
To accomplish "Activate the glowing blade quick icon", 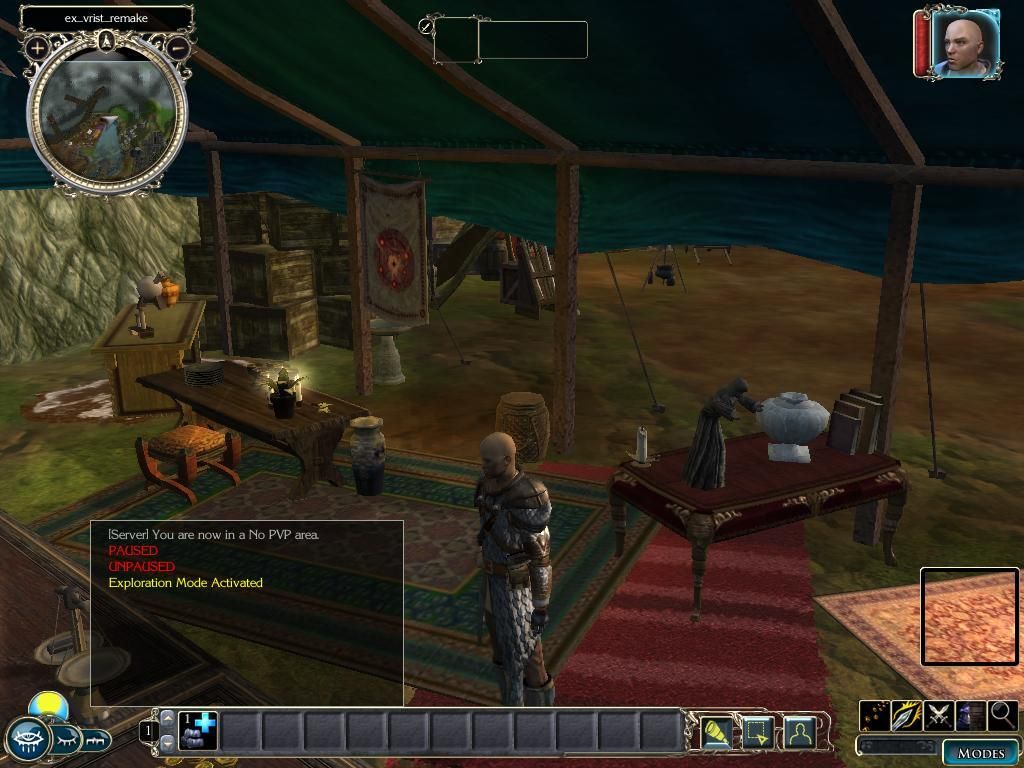I will pyautogui.click(x=906, y=716).
